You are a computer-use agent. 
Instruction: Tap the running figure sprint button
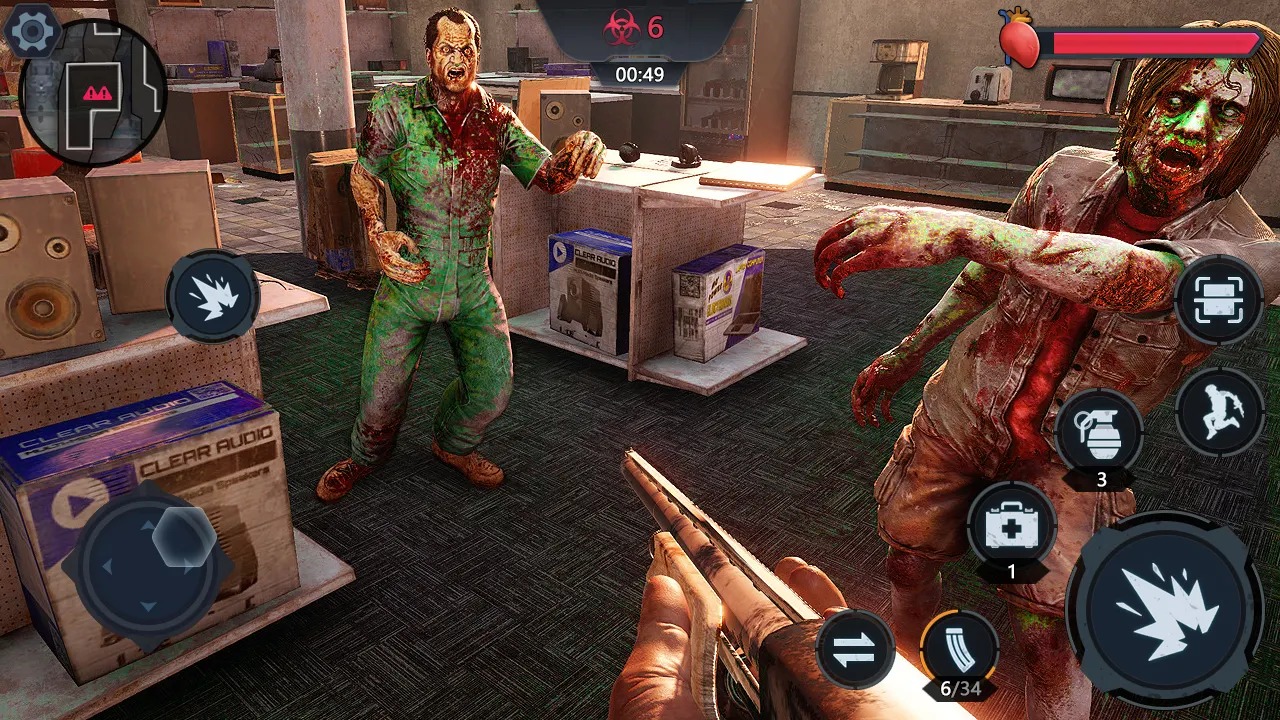click(x=1220, y=411)
